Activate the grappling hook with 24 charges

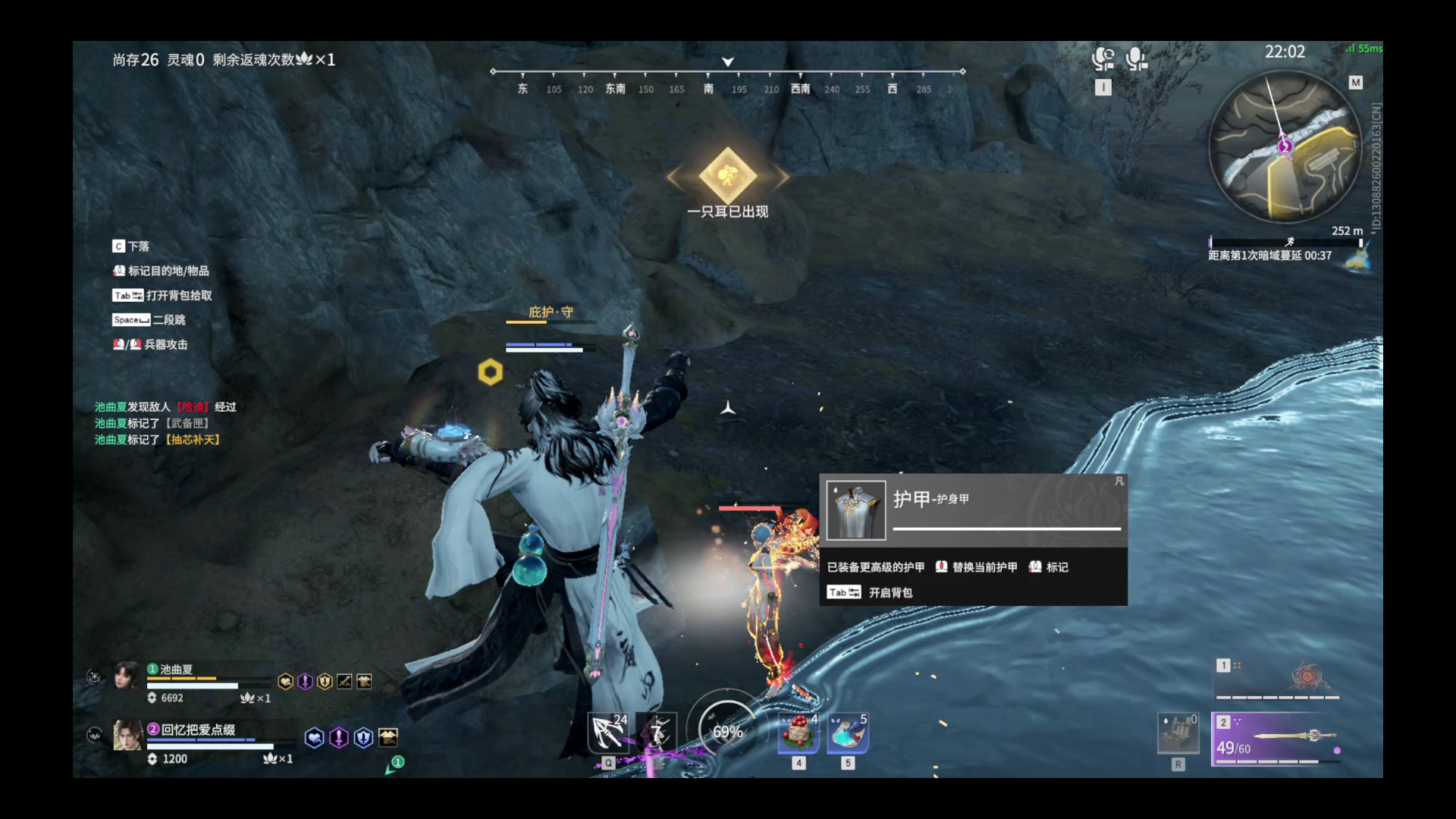tap(608, 733)
